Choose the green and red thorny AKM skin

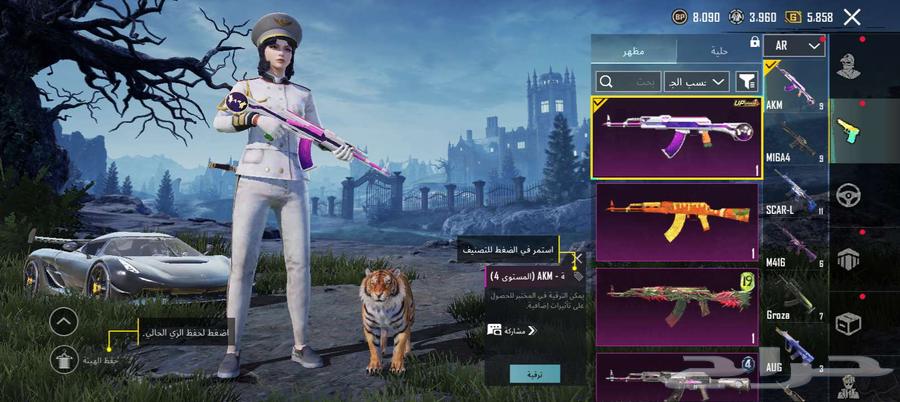point(677,307)
